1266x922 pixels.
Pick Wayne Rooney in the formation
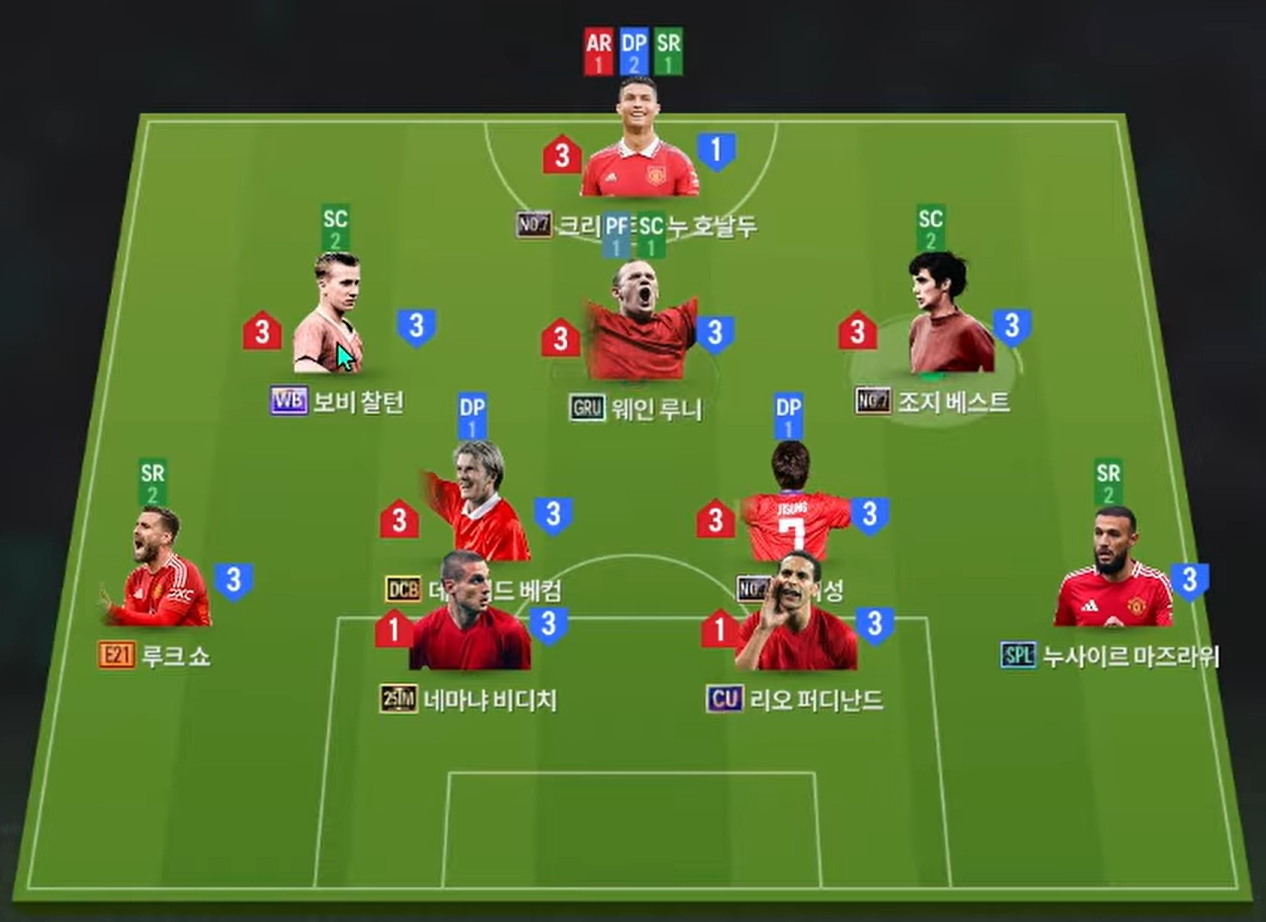(x=640, y=320)
